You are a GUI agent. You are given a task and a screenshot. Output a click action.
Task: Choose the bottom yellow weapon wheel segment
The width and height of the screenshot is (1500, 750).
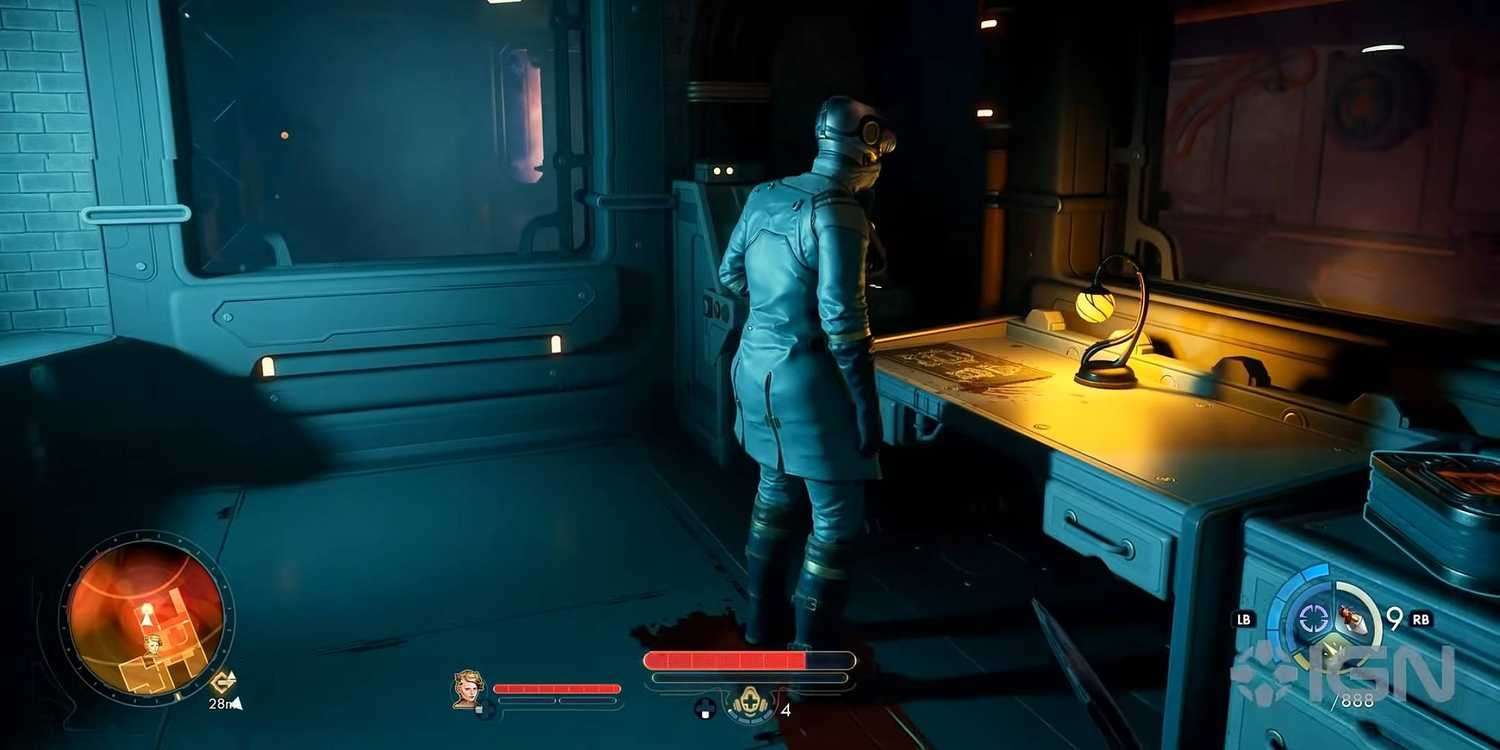click(1333, 653)
